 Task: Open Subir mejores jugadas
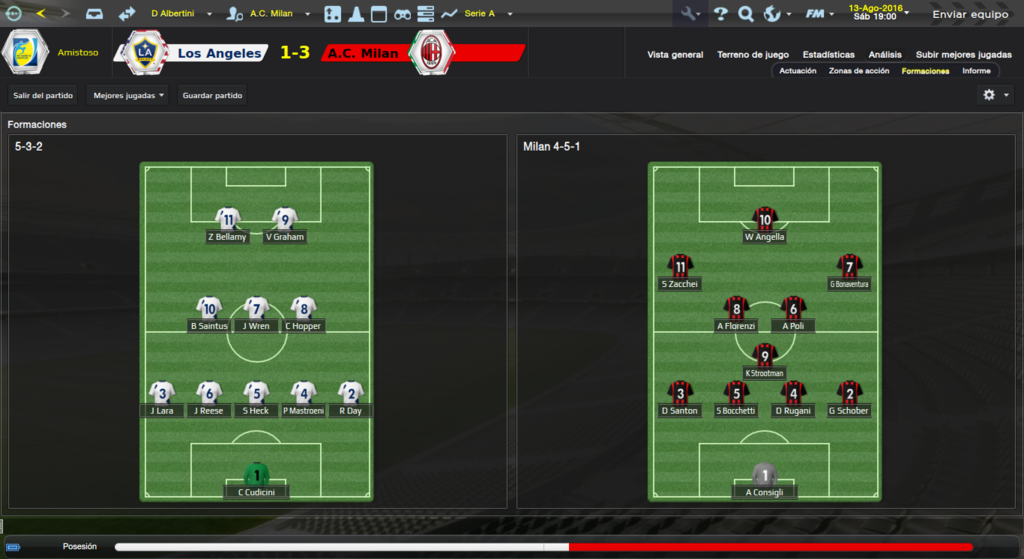(963, 54)
